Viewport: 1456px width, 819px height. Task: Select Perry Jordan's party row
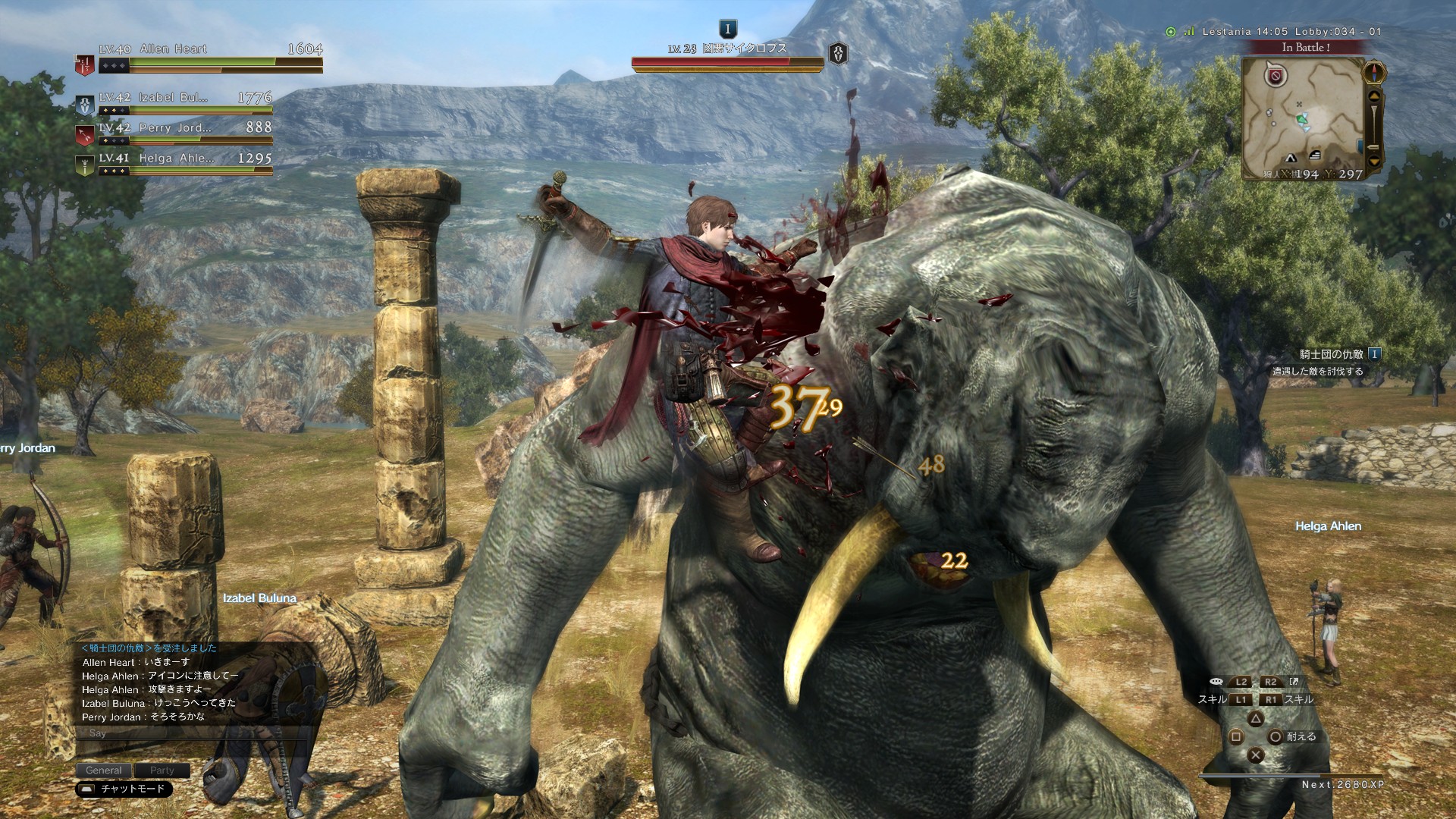(x=174, y=128)
